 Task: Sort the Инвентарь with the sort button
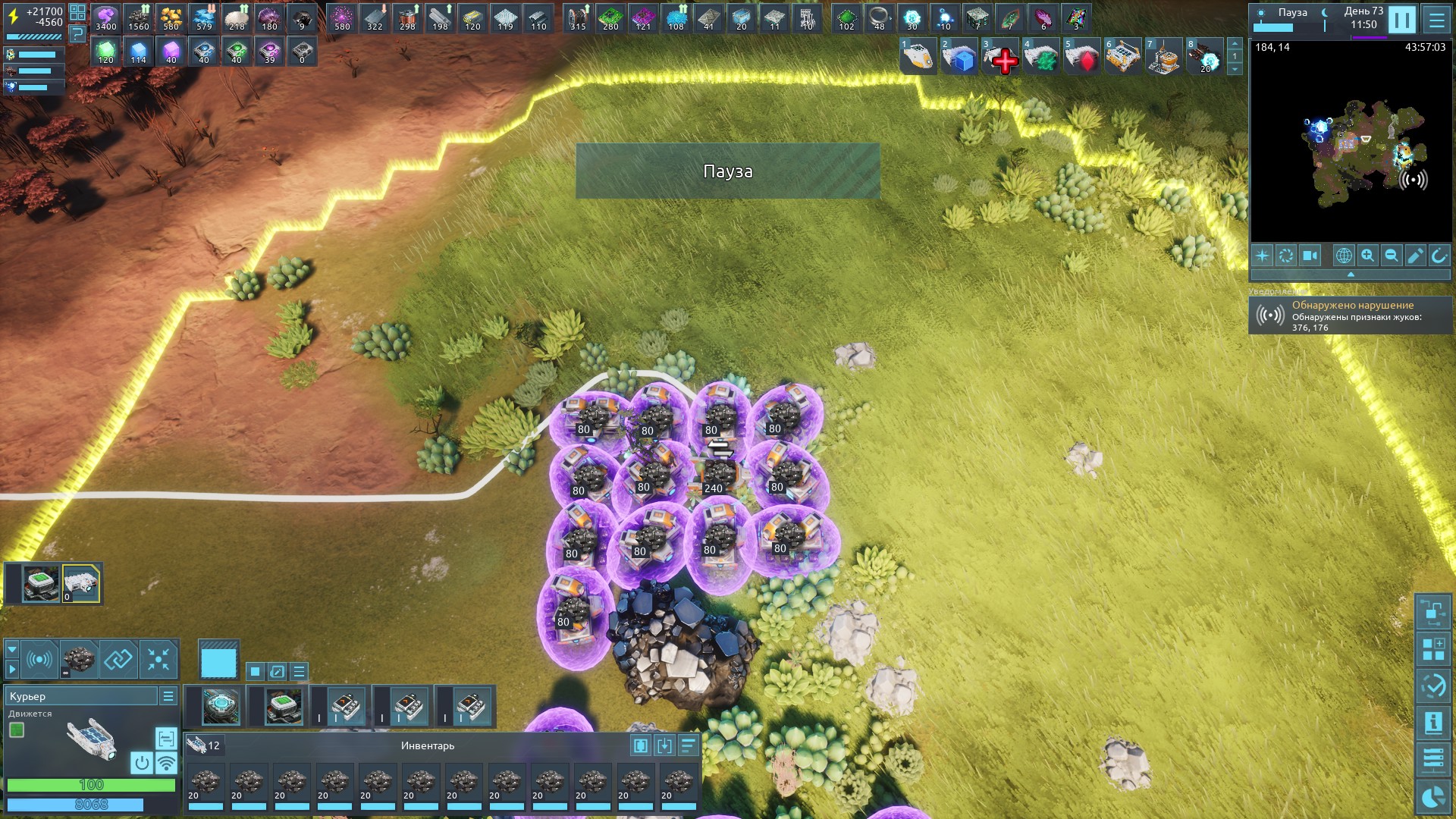[688, 745]
